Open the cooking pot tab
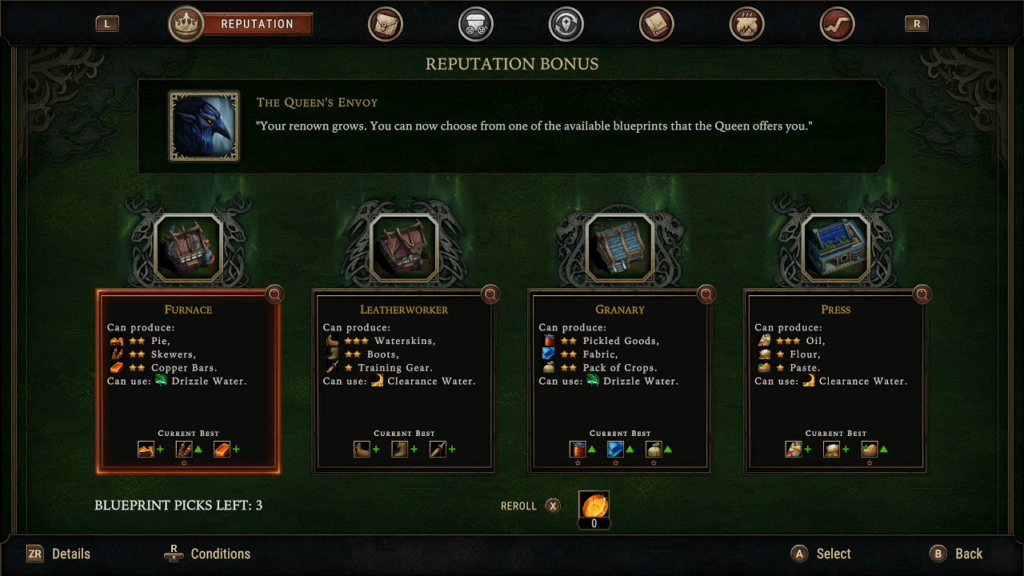 [746, 24]
